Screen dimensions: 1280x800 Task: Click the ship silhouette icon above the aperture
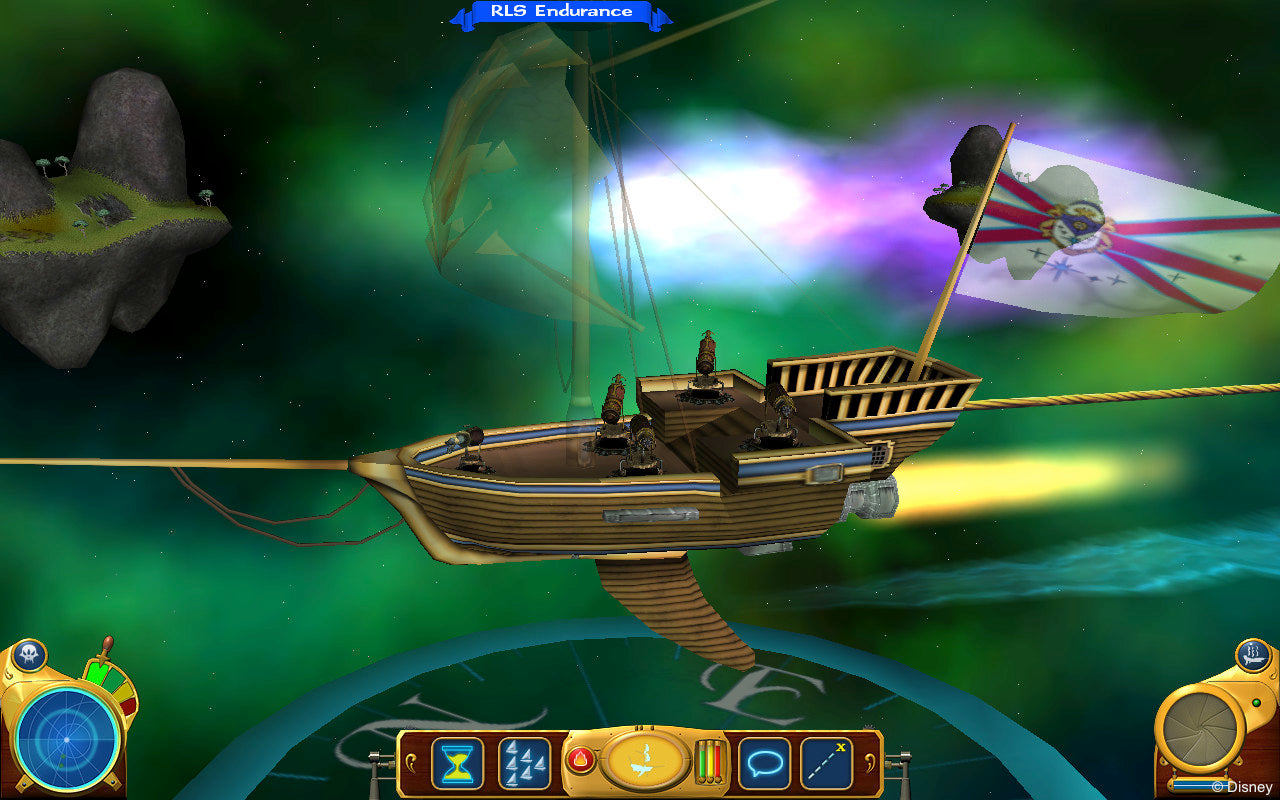tap(1251, 655)
